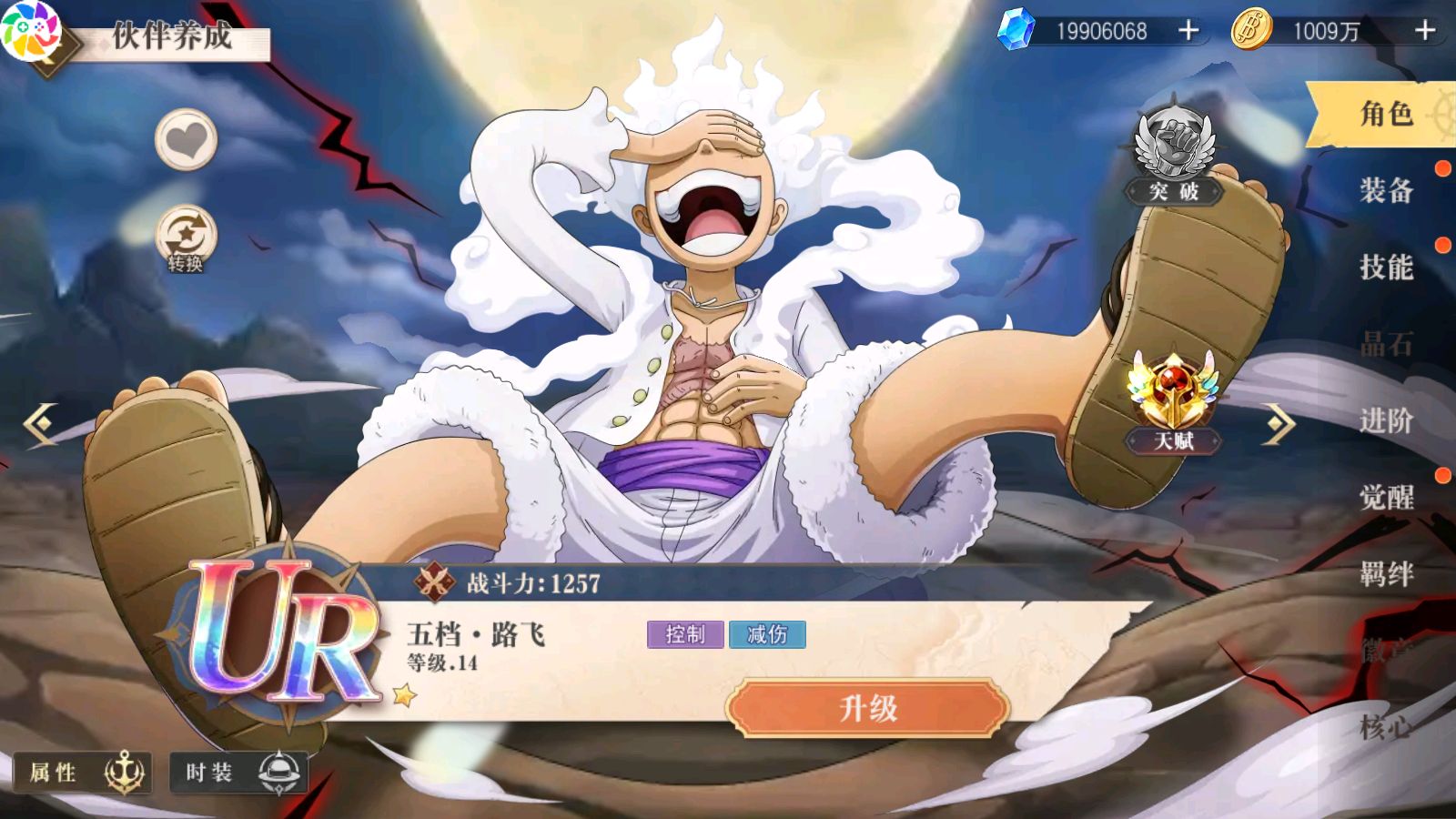Image resolution: width=1456 pixels, height=819 pixels.
Task: Switch to the 装备 equipment tab
Action: coord(1385,190)
